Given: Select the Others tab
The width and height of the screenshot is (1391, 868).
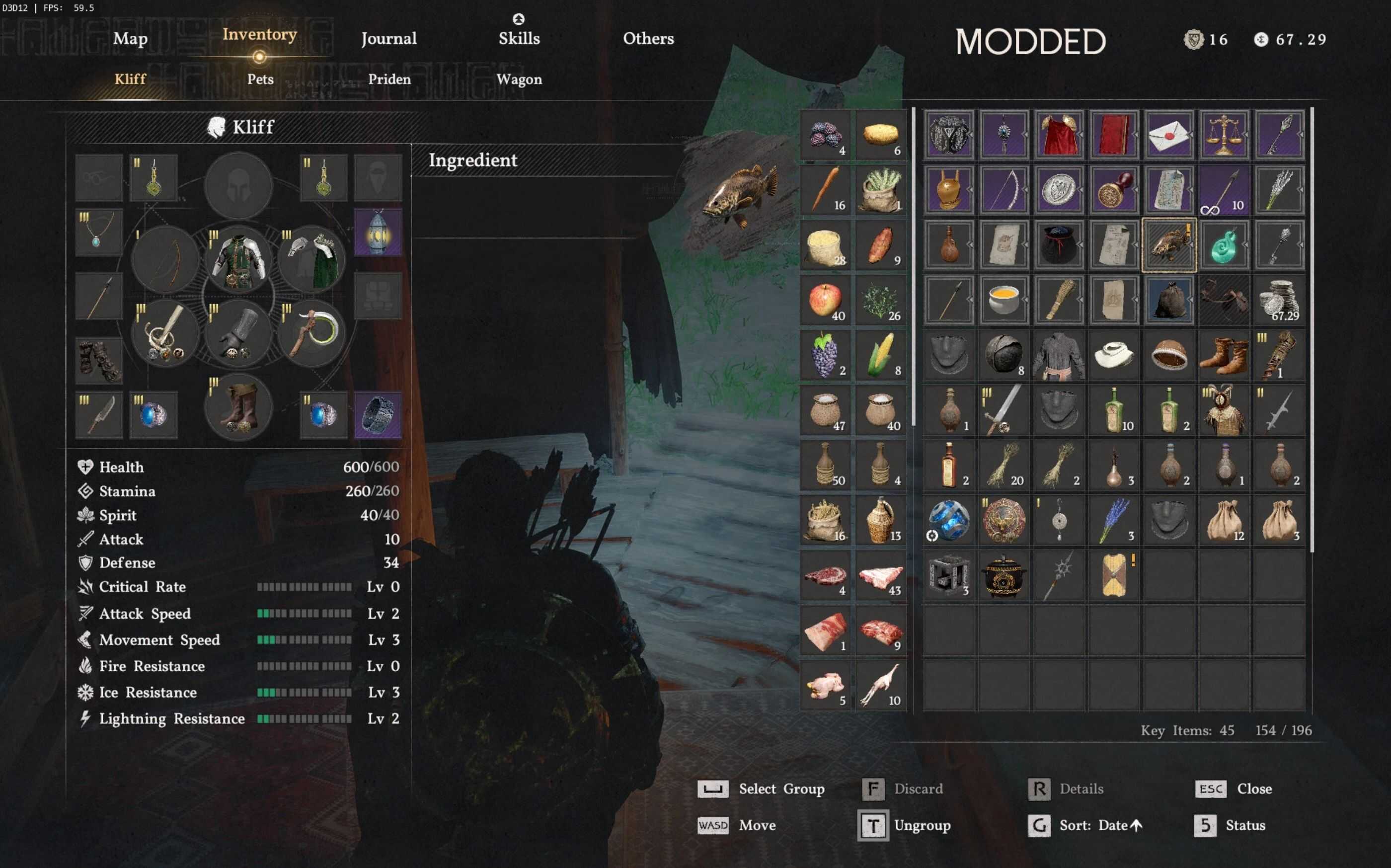Looking at the screenshot, I should pos(648,38).
